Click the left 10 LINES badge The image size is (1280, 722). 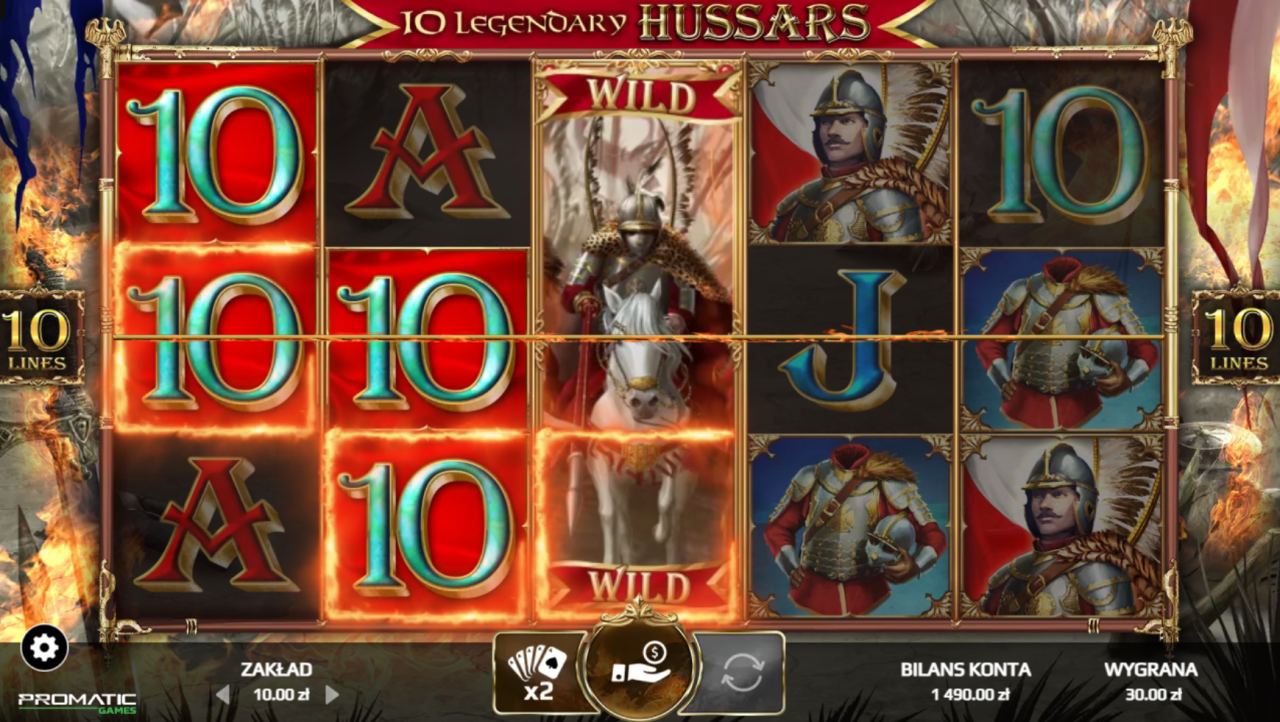(x=37, y=337)
